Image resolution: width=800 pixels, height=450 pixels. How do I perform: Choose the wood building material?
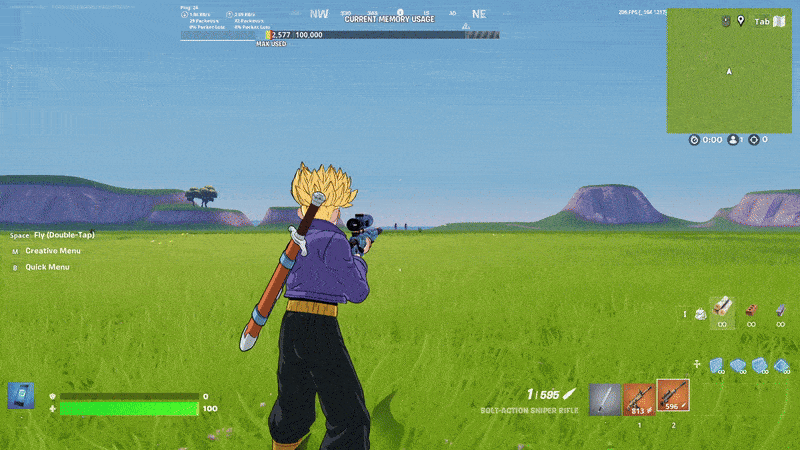[722, 311]
